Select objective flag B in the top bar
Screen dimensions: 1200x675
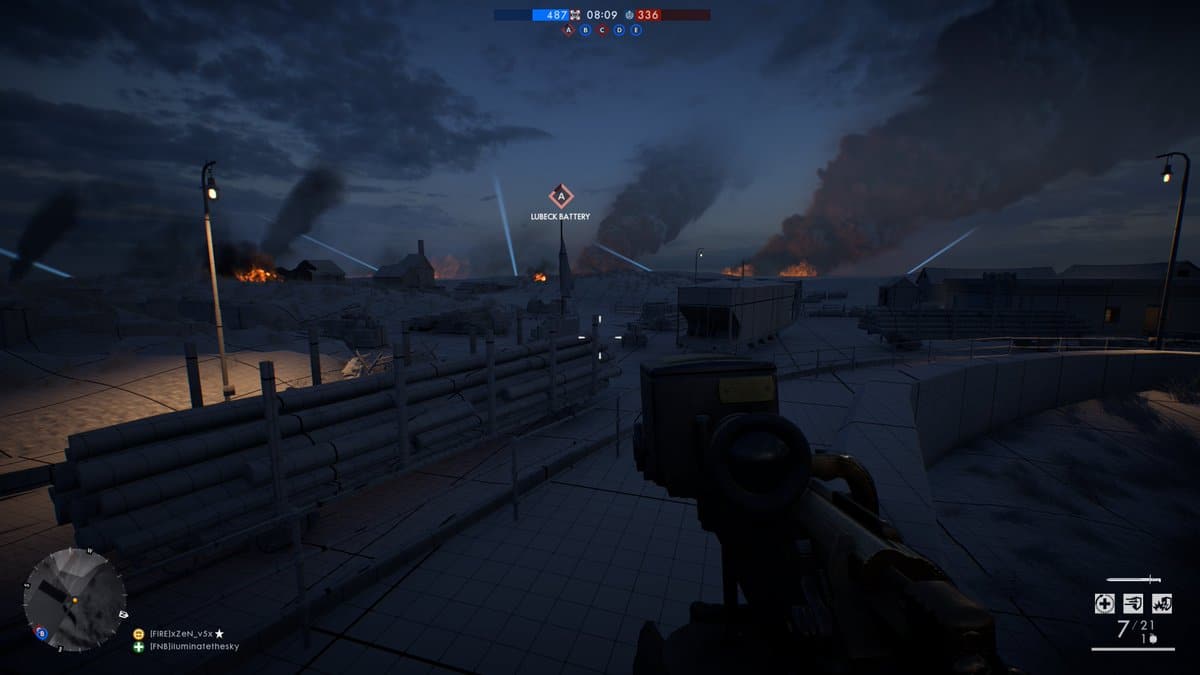tap(585, 30)
